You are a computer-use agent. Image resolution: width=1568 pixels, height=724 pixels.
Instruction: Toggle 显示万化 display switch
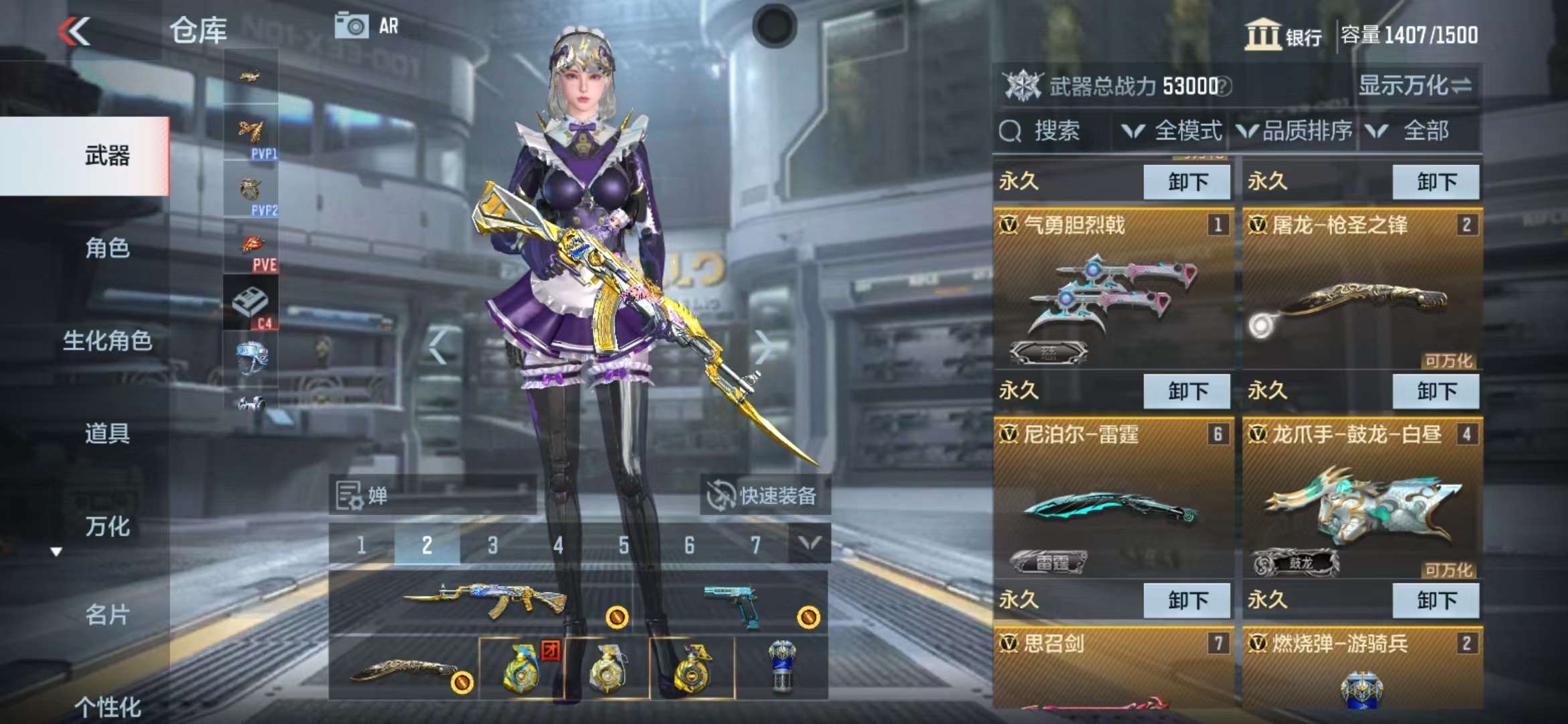pos(1414,86)
